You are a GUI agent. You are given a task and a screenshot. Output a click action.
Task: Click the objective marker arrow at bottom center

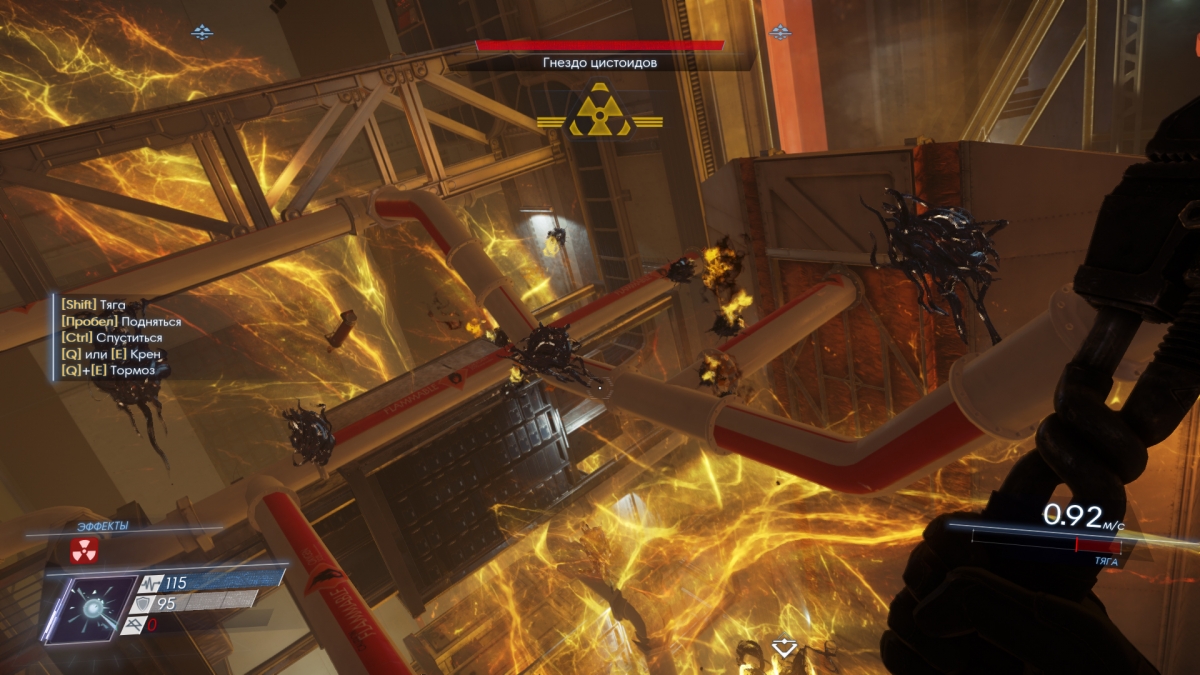coord(785,648)
